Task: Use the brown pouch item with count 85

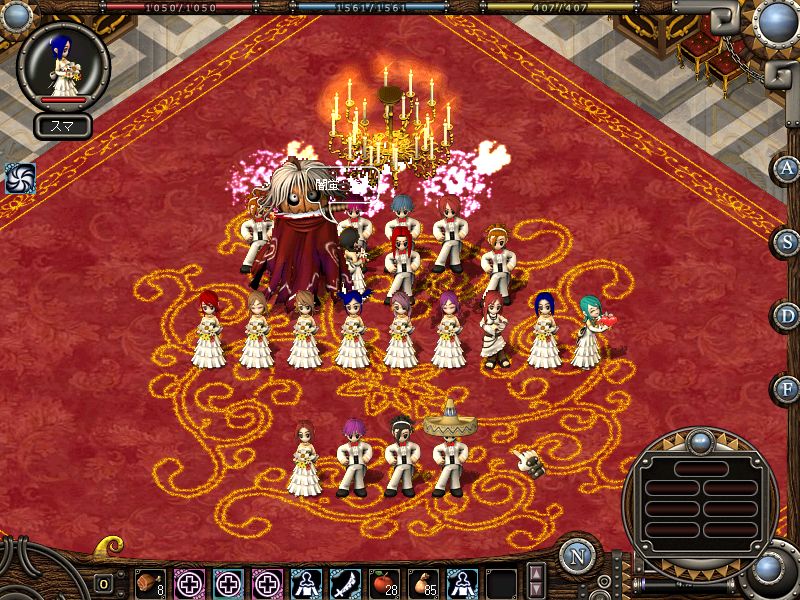Action: [423, 581]
